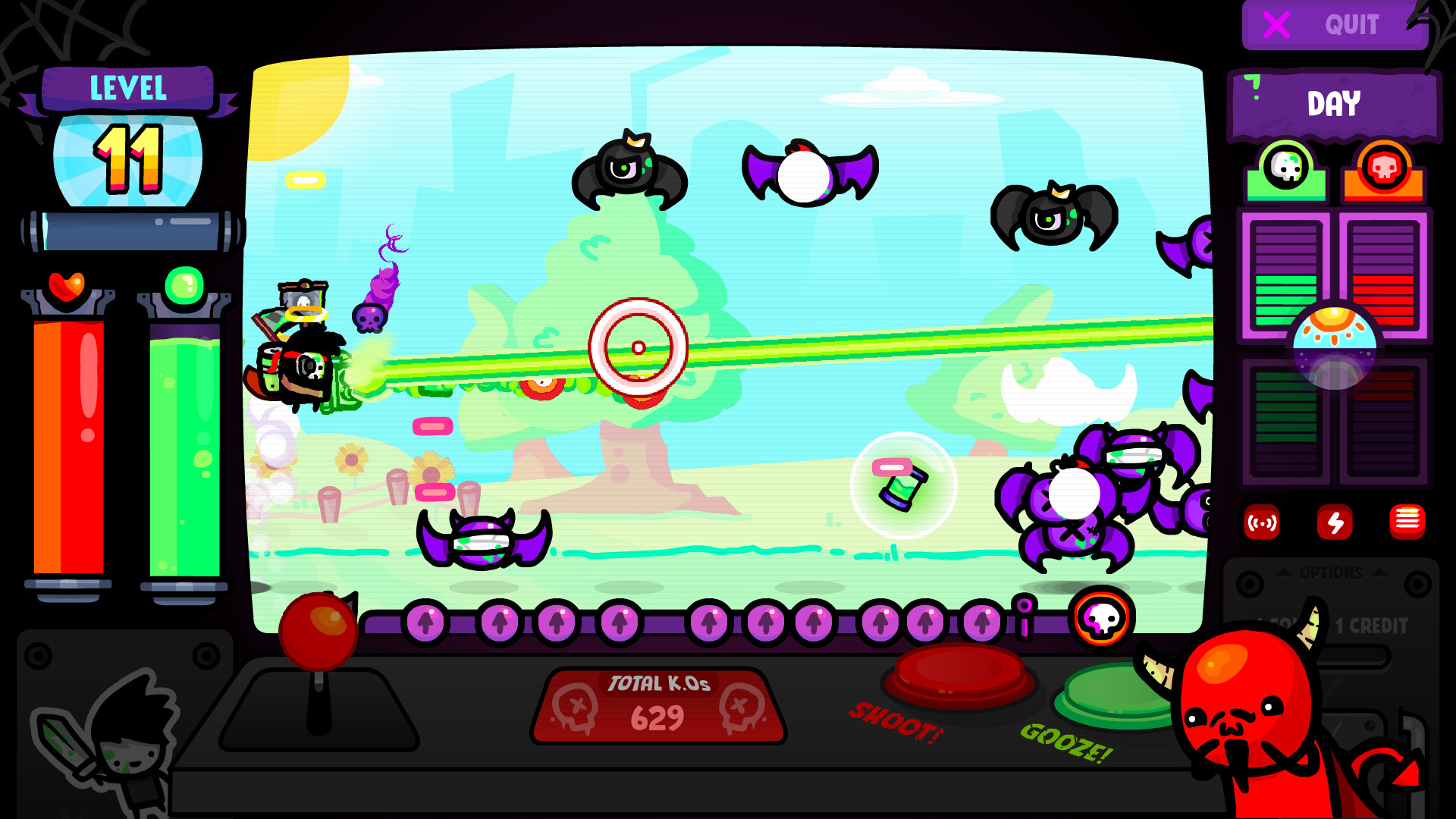This screenshot has width=1456, height=819.
Task: Click the broadcast signal icon in red
Action: pos(1263,523)
